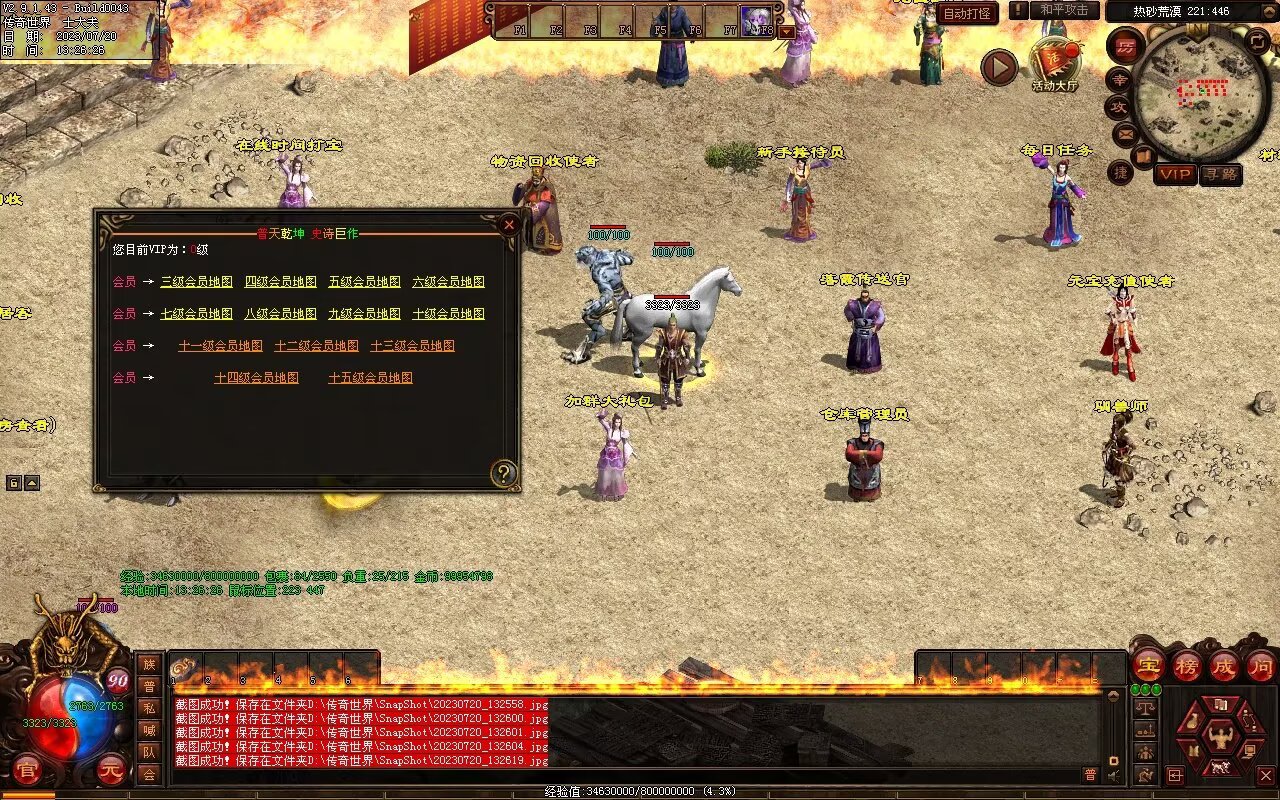The height and width of the screenshot is (800, 1280).
Task: Select 三级会员地图 link
Action: (196, 282)
